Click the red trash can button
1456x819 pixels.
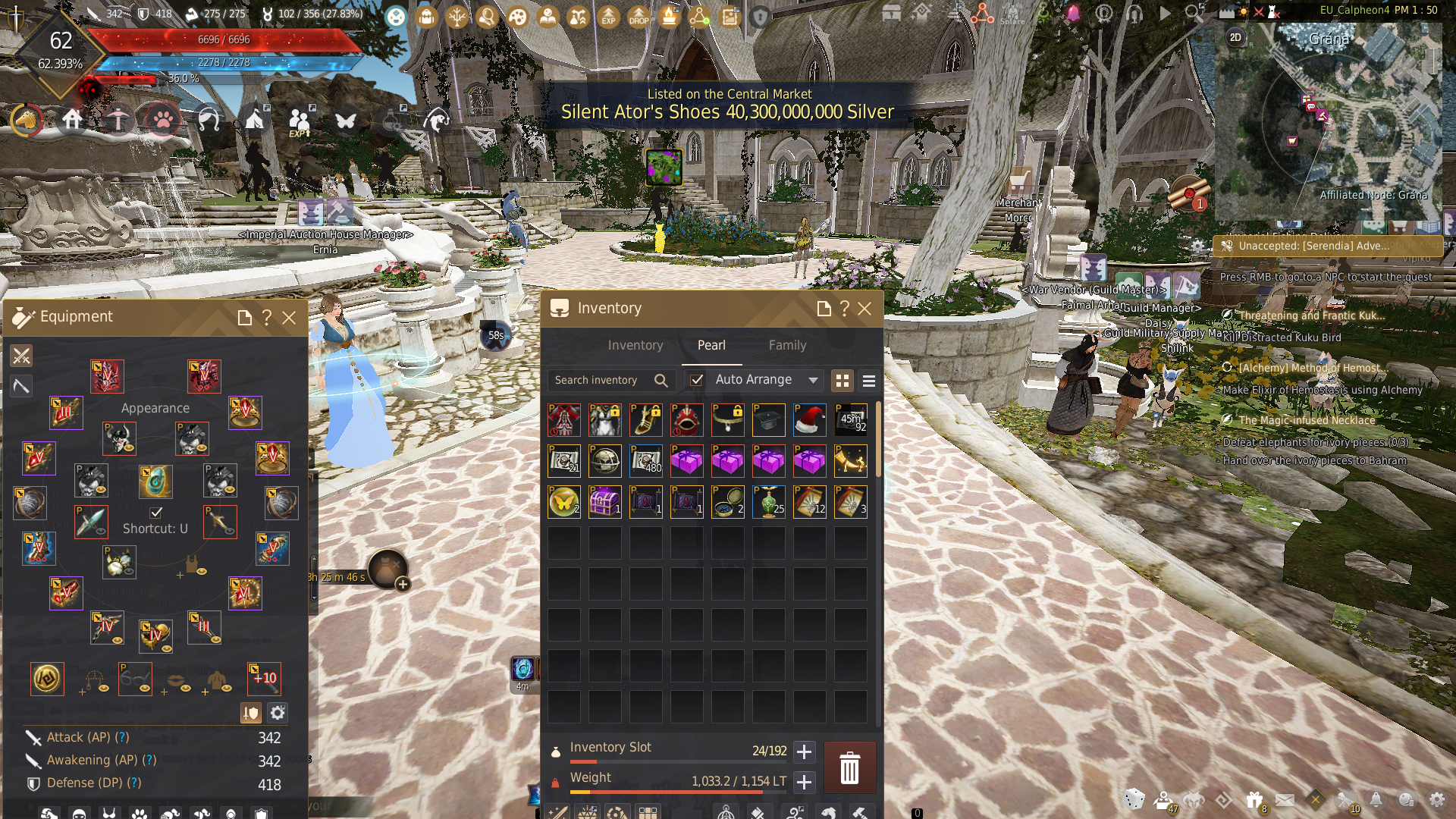[849, 767]
